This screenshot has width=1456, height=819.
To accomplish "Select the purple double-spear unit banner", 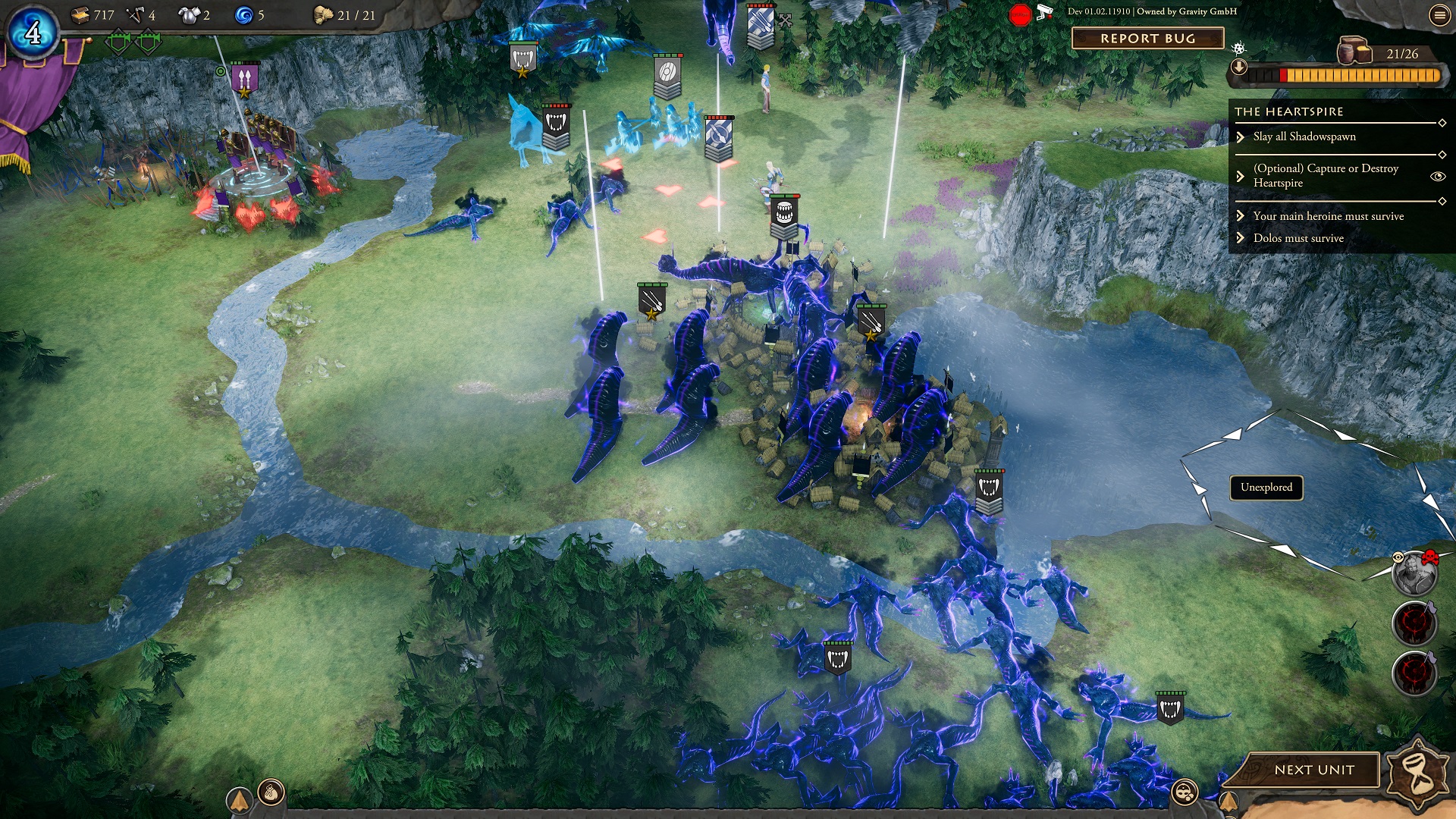I will (x=244, y=79).
